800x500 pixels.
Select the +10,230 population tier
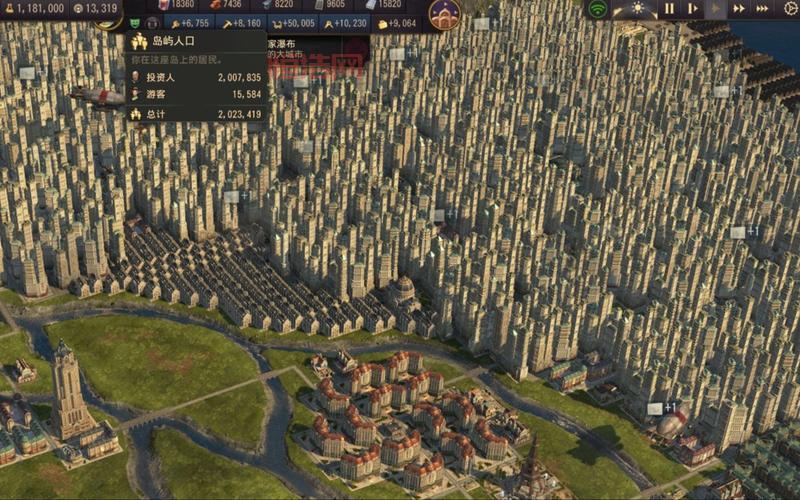coord(345,23)
